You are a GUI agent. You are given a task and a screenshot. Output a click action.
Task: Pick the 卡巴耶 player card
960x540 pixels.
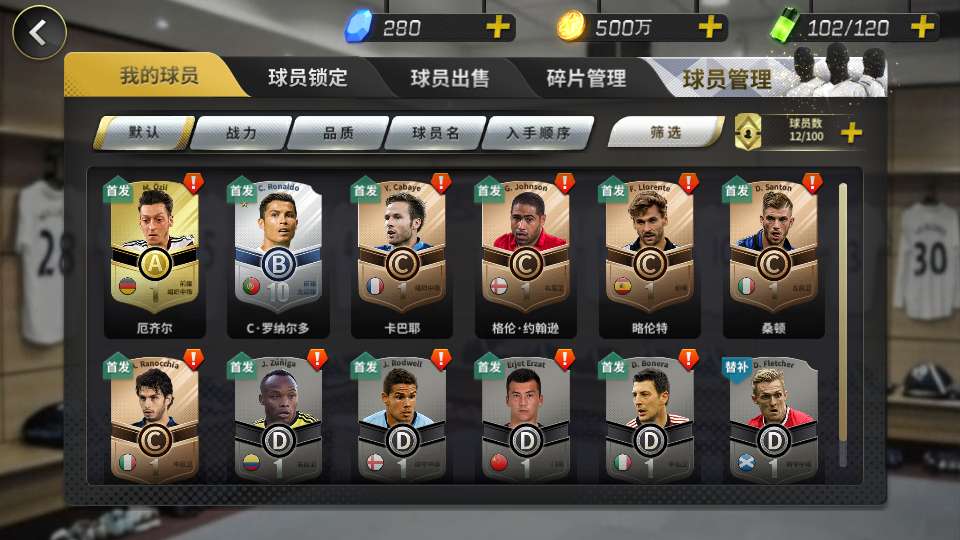pos(401,255)
